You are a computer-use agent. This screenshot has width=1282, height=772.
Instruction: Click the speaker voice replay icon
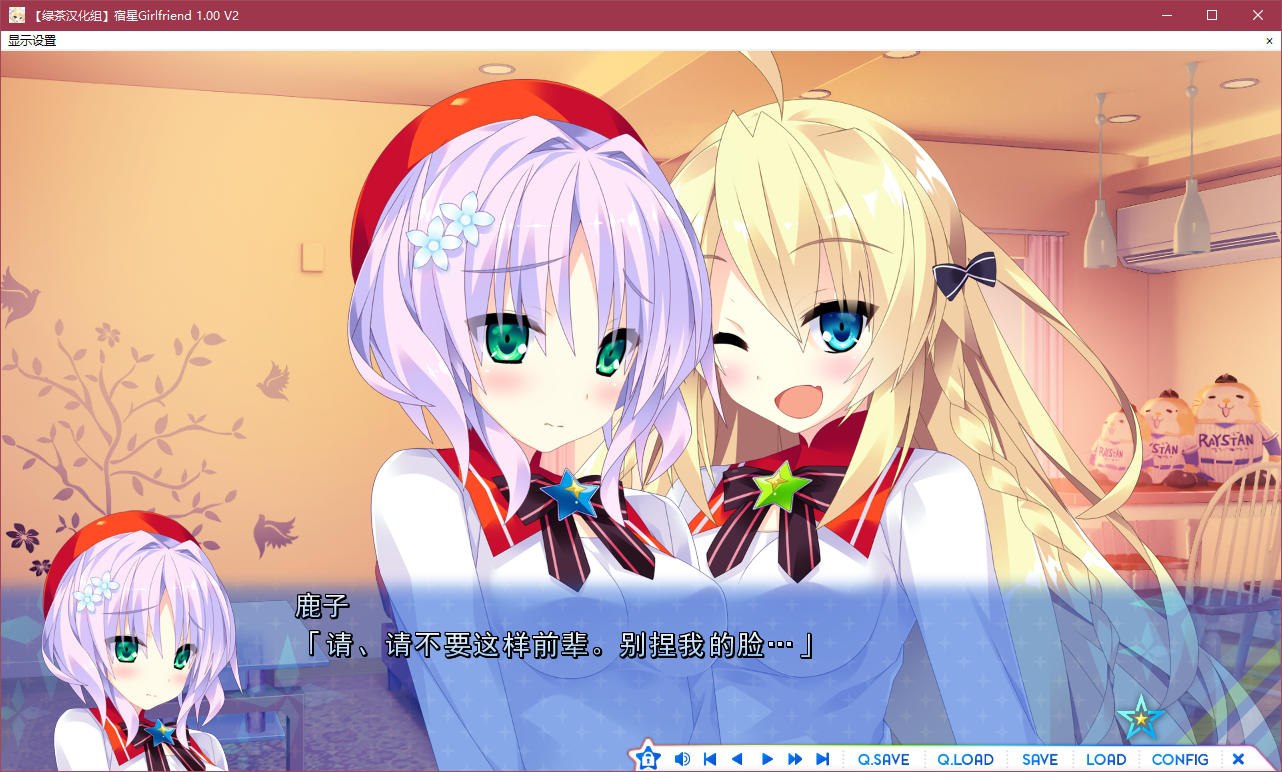[x=682, y=758]
